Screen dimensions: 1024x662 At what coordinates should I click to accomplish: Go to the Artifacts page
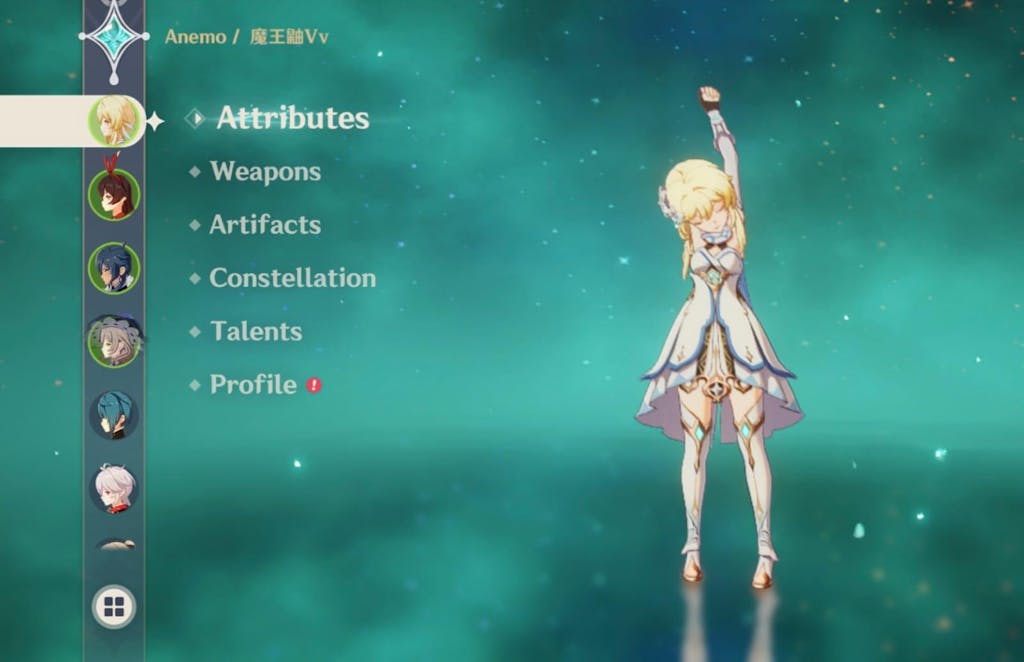click(265, 225)
